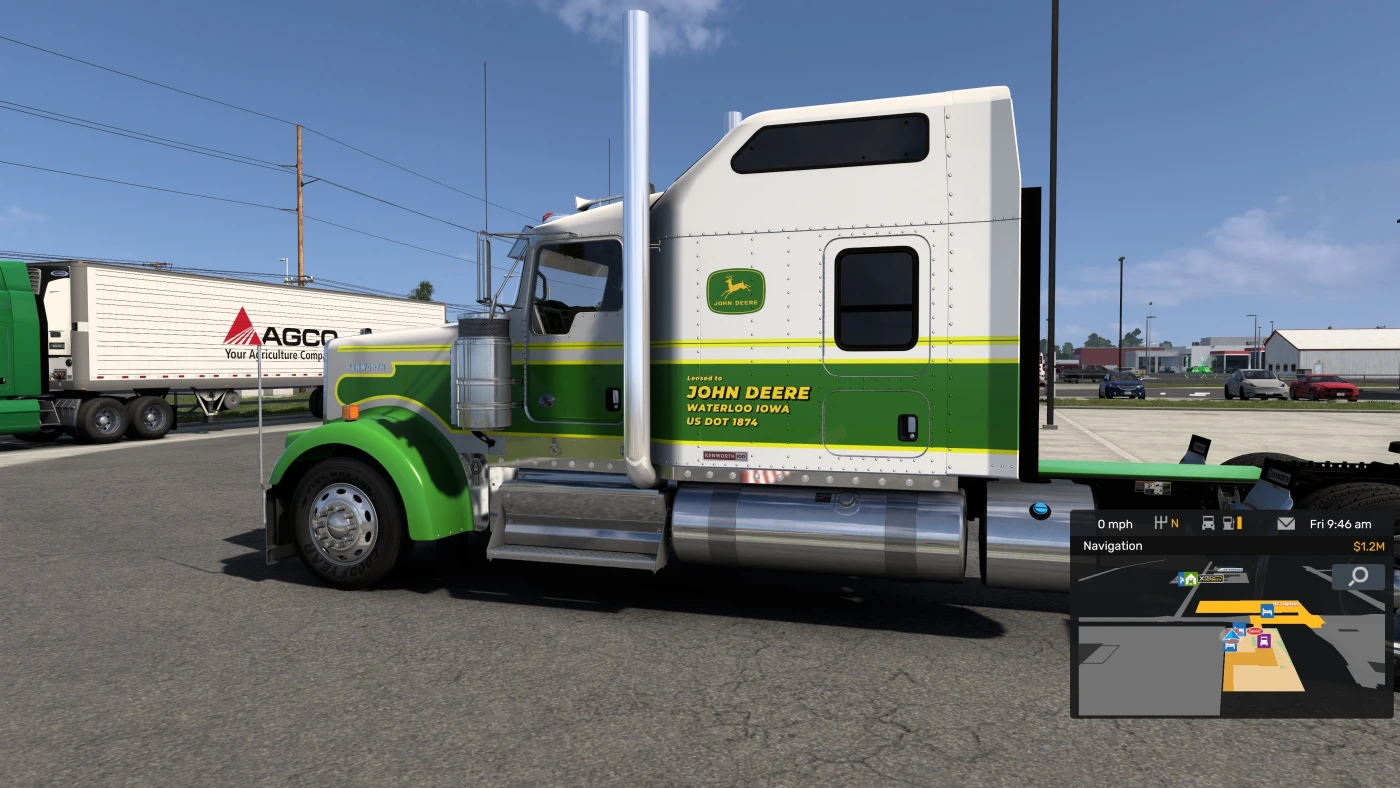Select the gear indicator showing N

click(1166, 523)
